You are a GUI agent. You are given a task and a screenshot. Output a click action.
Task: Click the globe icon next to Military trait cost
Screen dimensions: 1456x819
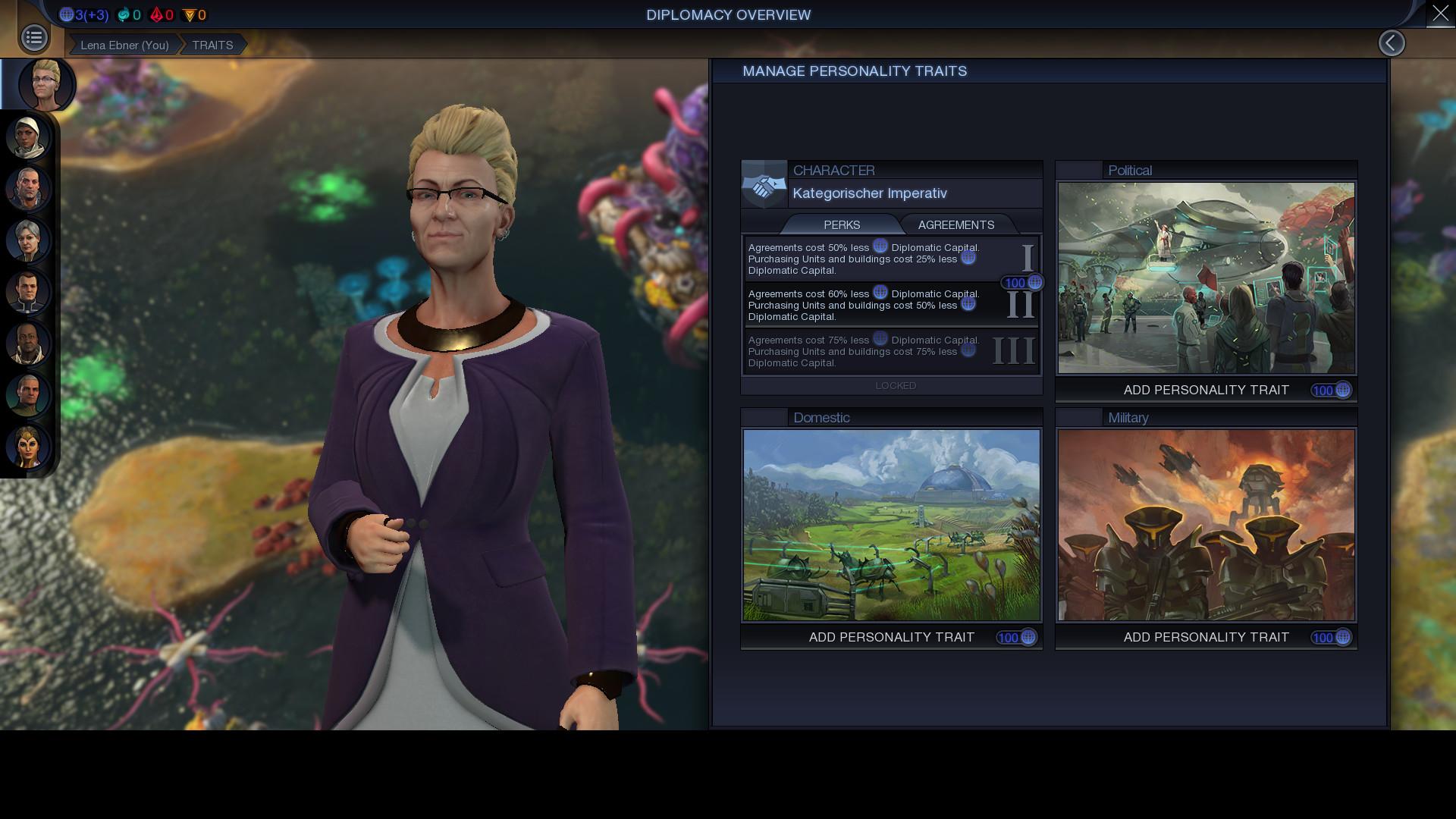click(1342, 638)
